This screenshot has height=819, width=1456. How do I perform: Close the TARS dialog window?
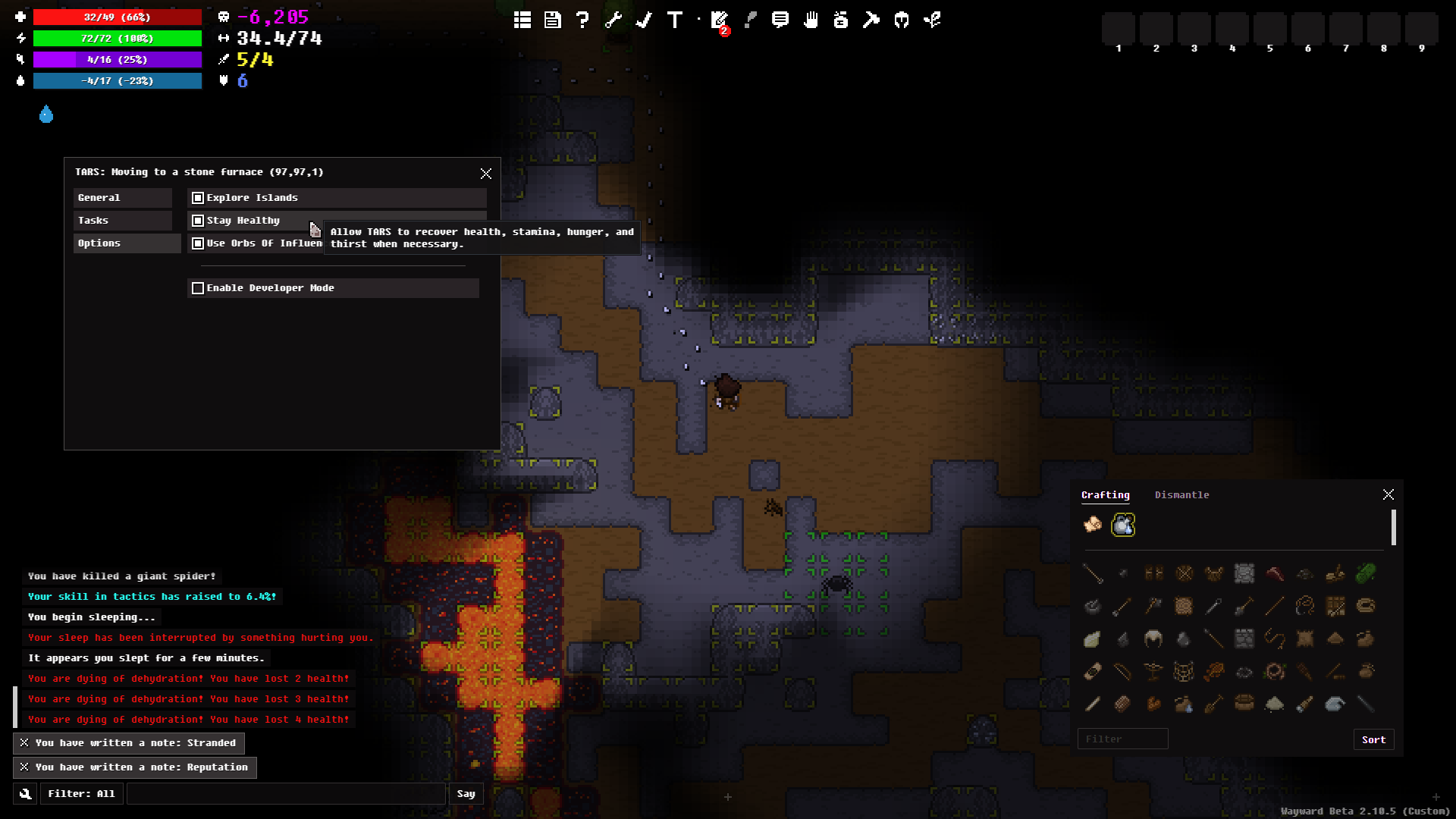(x=486, y=174)
